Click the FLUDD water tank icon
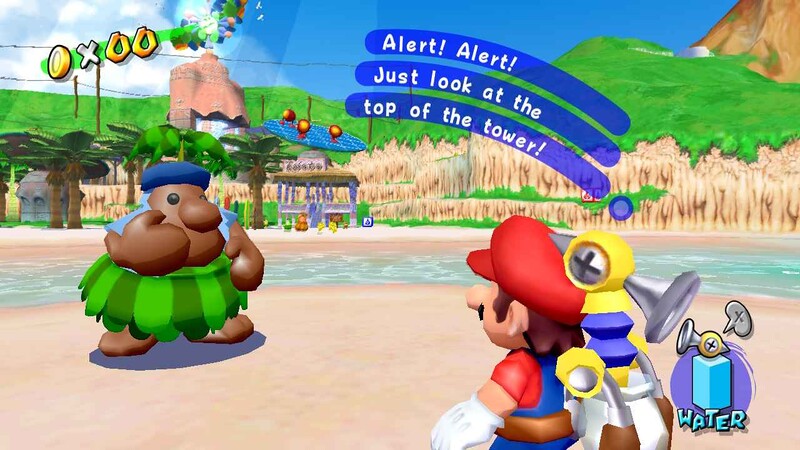 pos(712,379)
